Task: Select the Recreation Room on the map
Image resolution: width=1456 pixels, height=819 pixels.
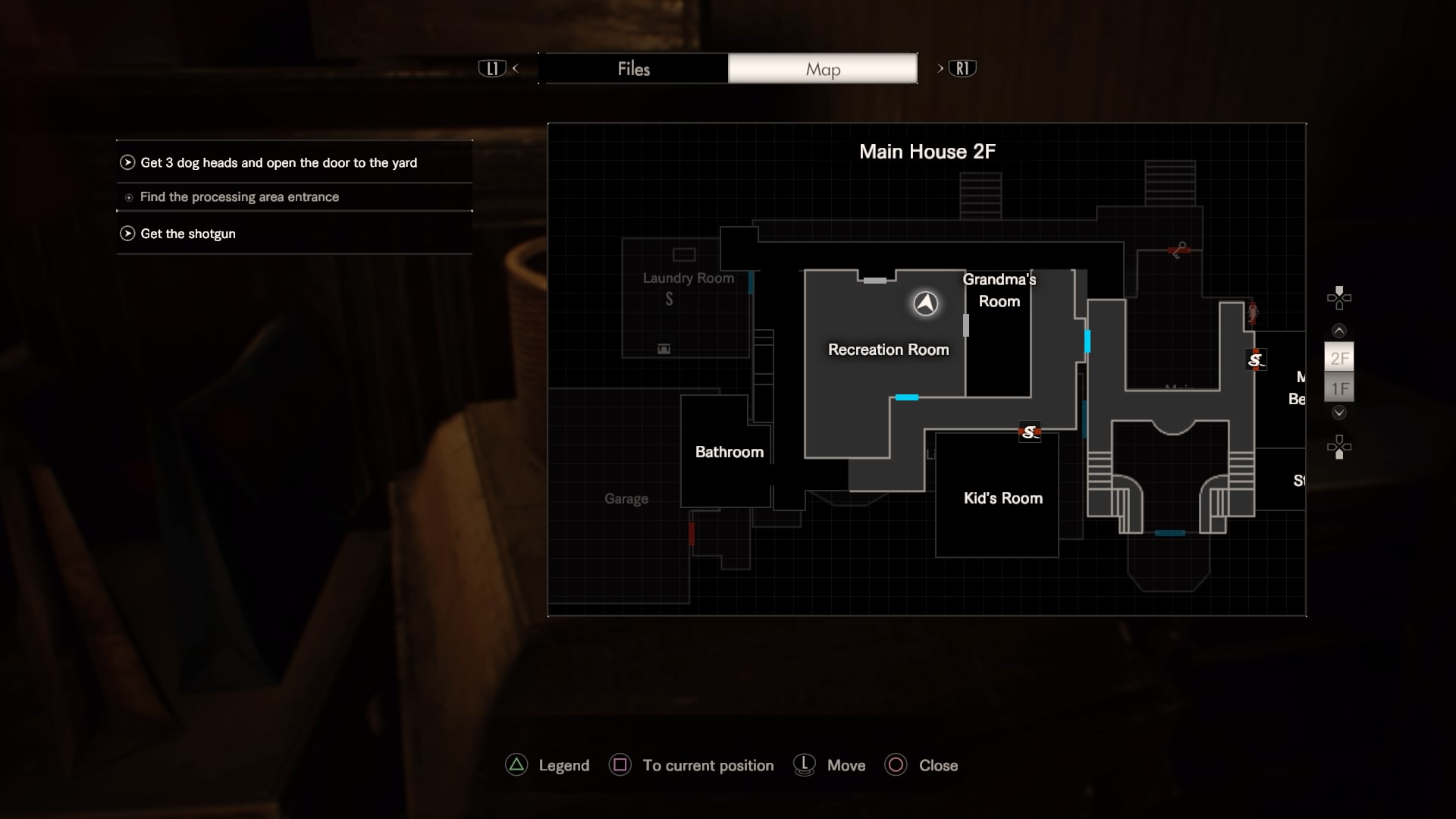Action: pyautogui.click(x=888, y=350)
